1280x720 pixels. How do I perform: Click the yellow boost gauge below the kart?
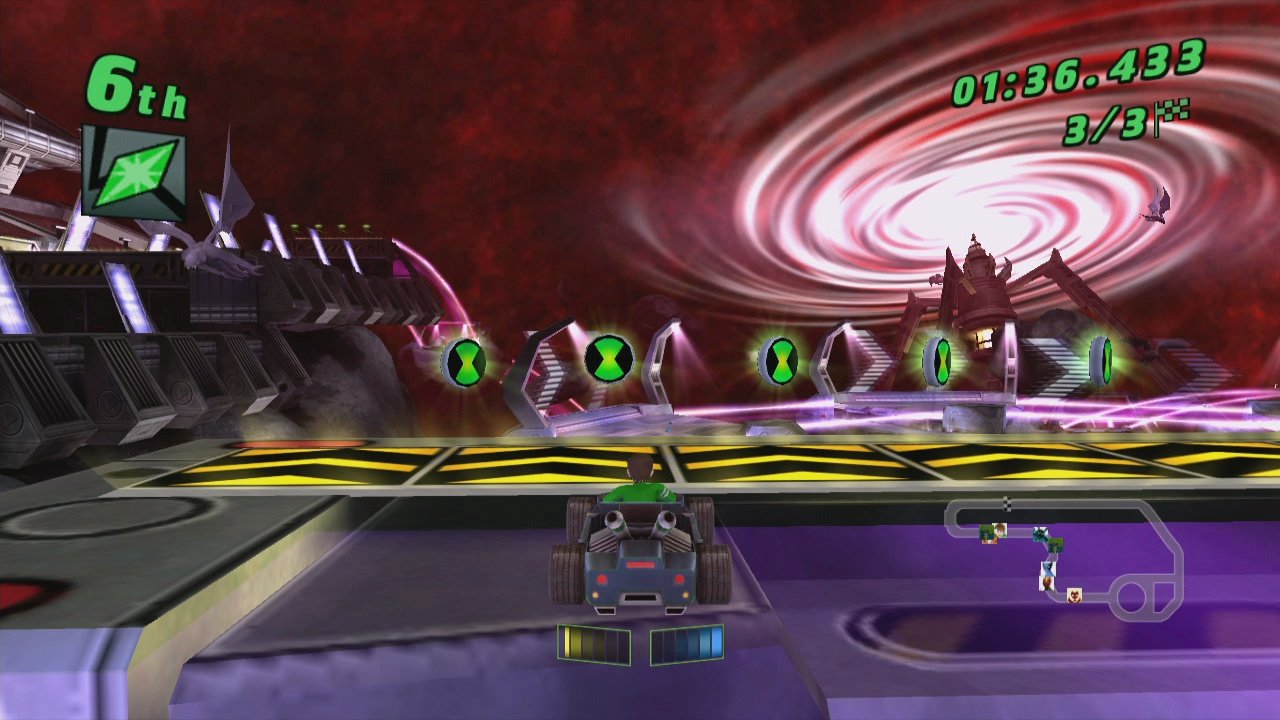click(592, 644)
